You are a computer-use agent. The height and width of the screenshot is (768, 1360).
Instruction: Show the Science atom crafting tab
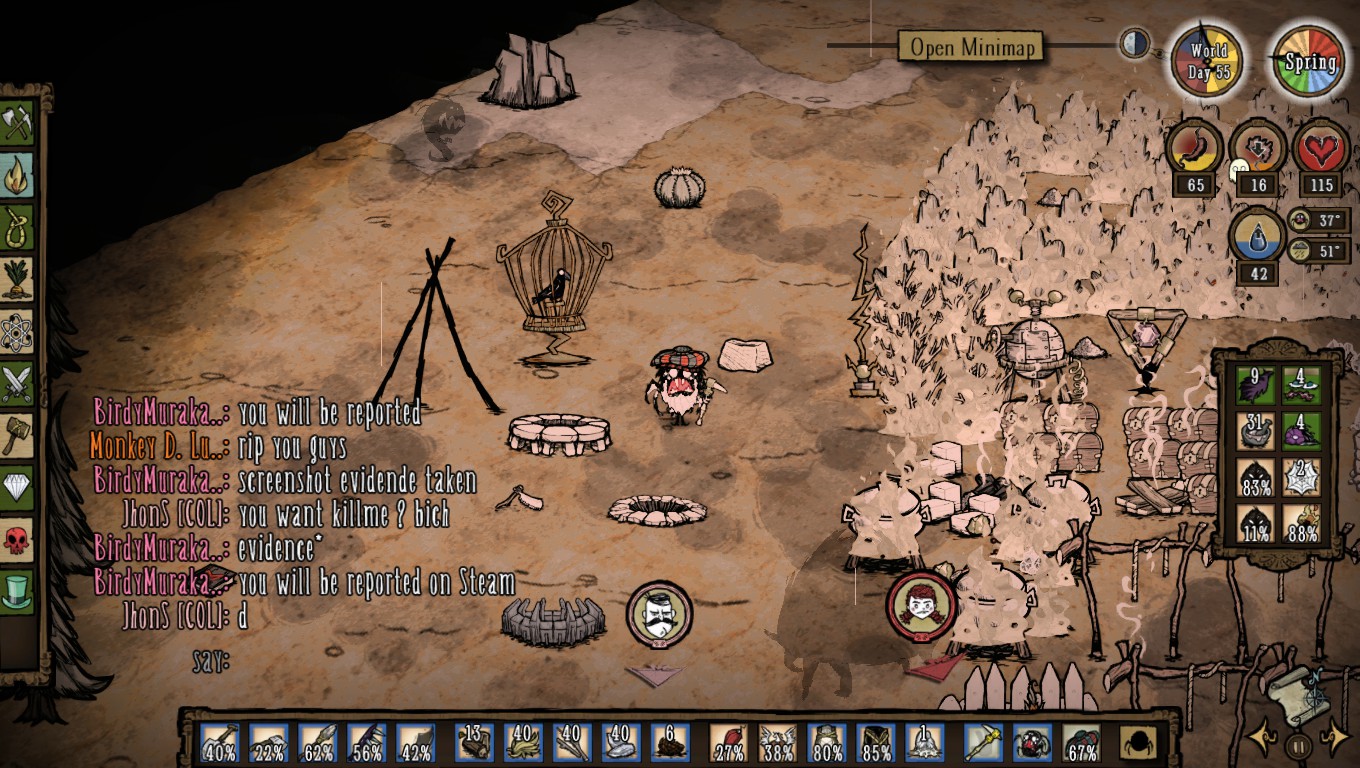click(18, 332)
